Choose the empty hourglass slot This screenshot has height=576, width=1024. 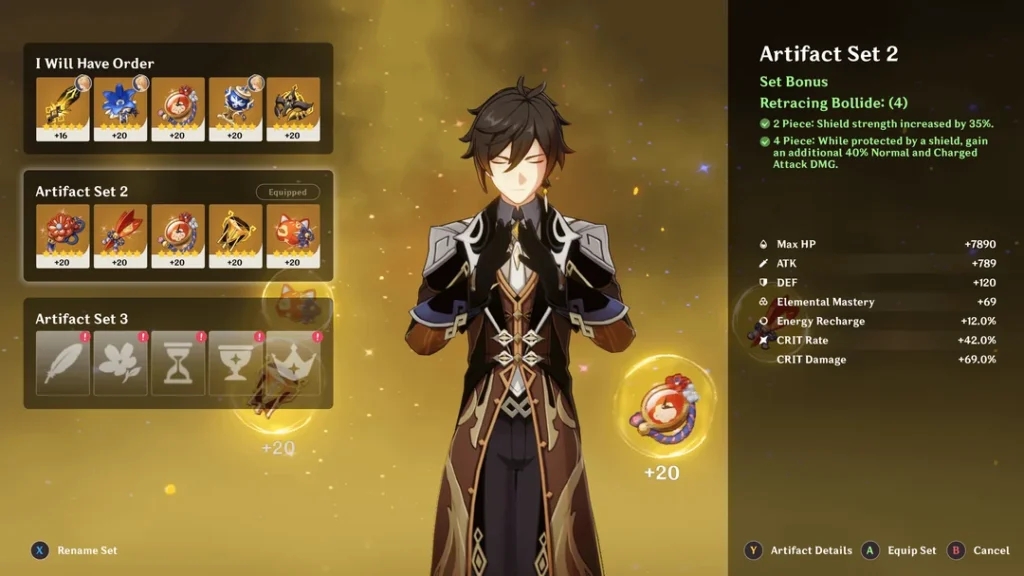click(178, 363)
